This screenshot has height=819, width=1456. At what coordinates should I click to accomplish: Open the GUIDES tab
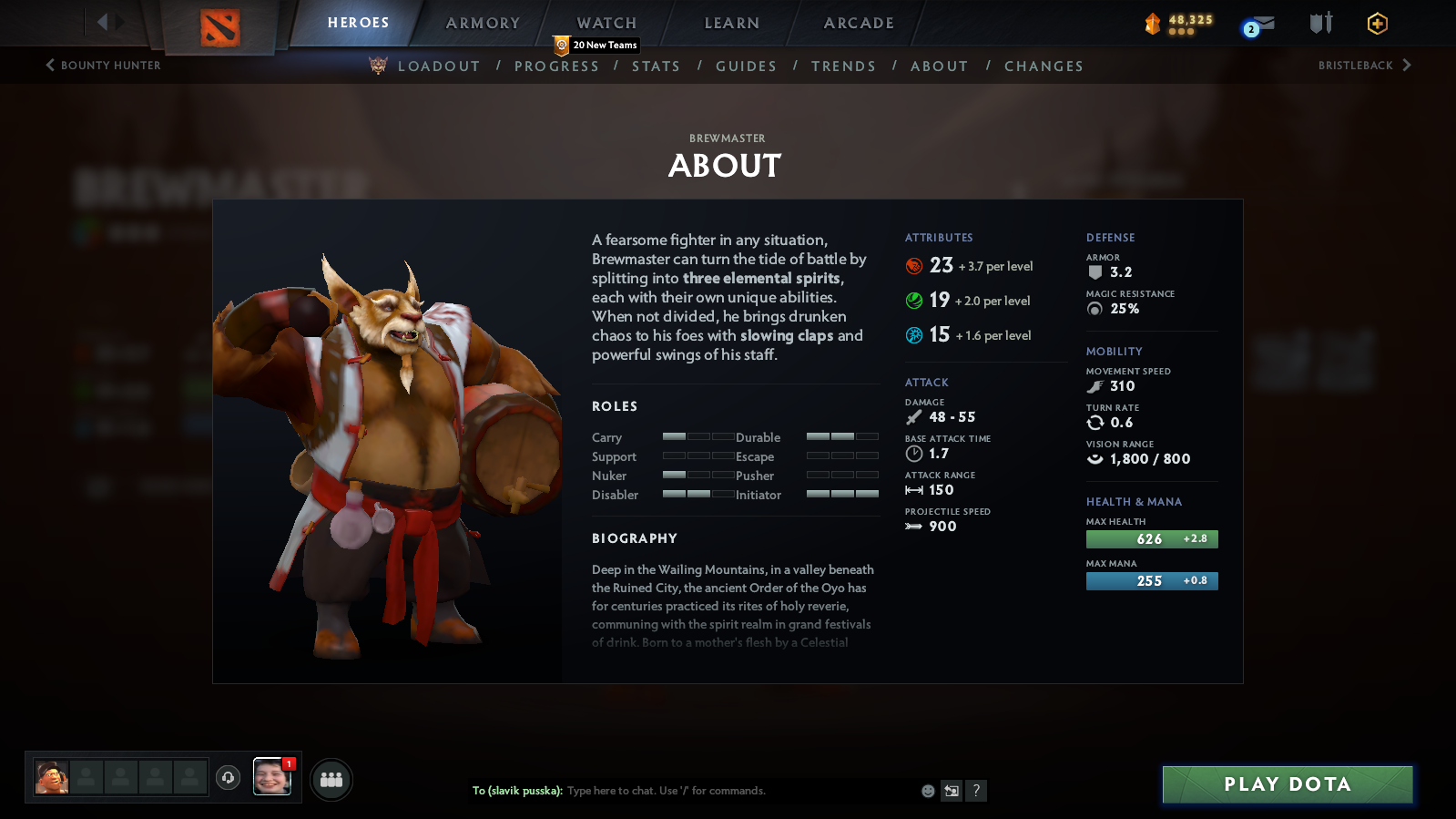pyautogui.click(x=746, y=66)
